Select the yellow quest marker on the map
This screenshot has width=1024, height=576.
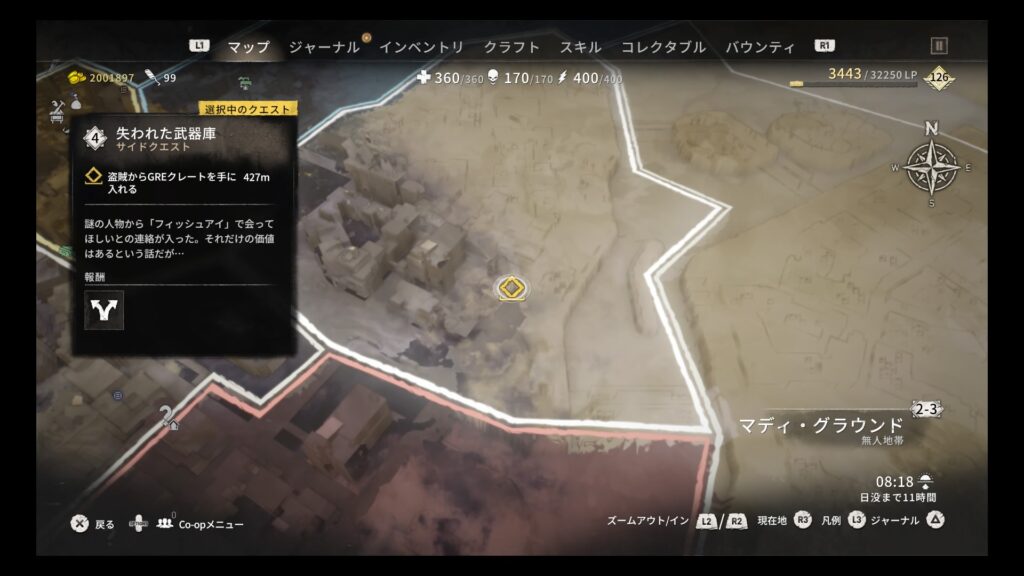click(512, 289)
